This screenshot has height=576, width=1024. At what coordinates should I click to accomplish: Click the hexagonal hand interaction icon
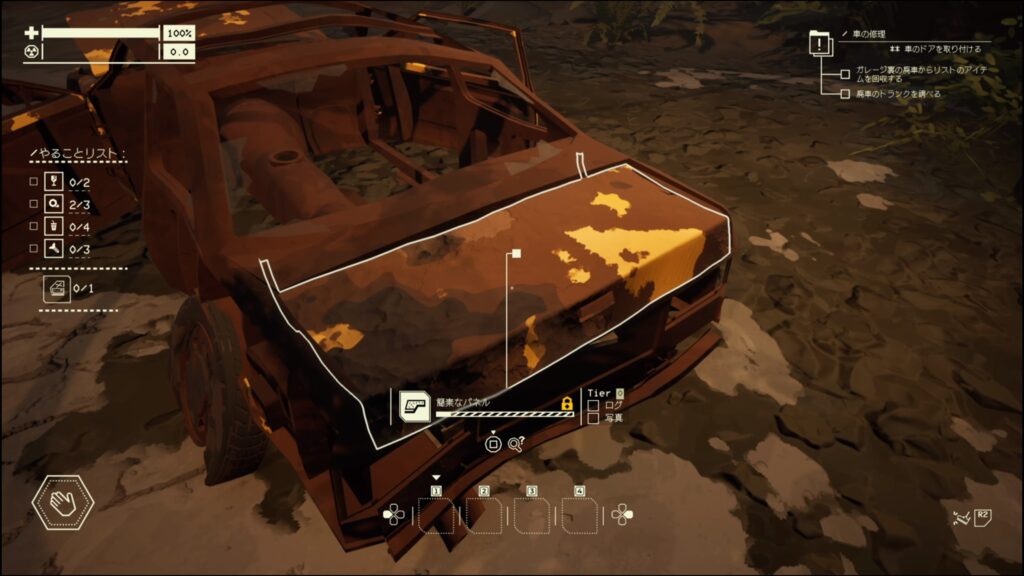[63, 503]
